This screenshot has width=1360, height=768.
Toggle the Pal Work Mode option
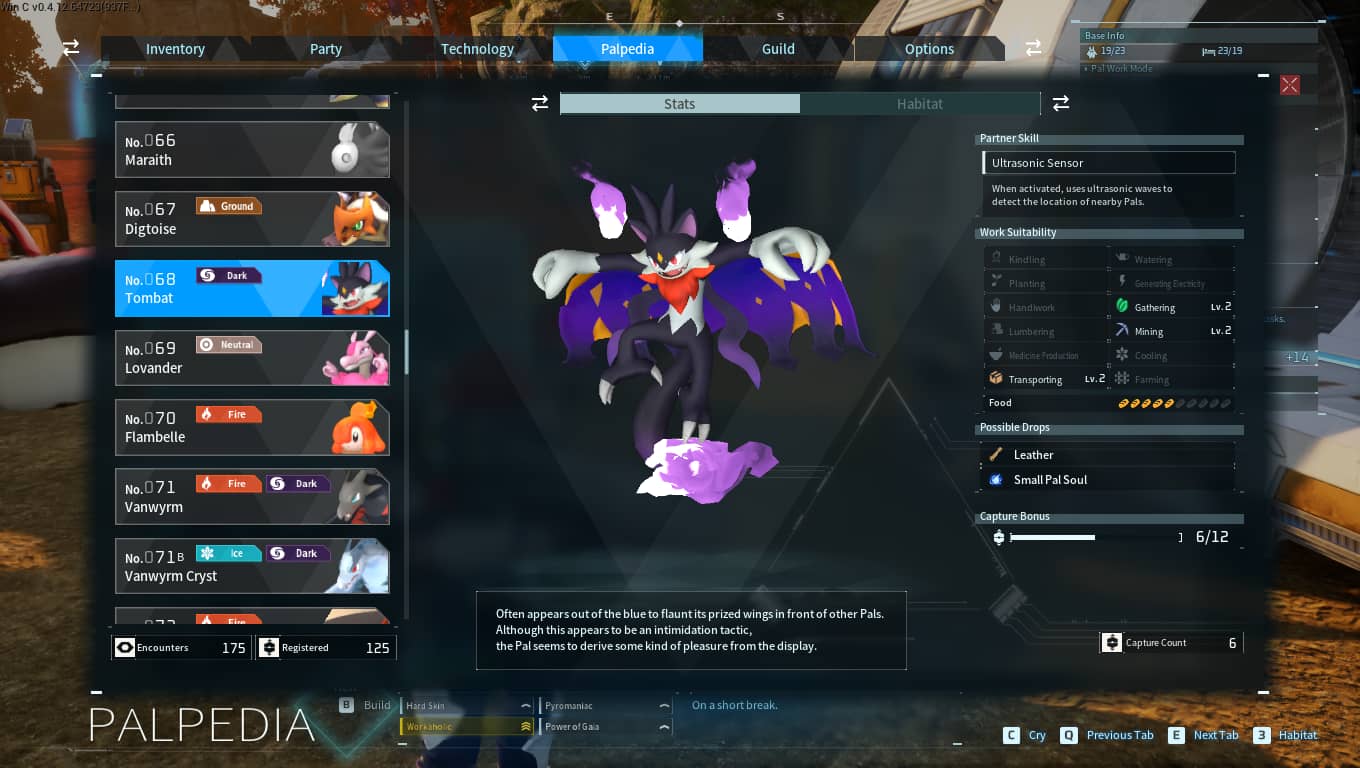tap(1119, 68)
